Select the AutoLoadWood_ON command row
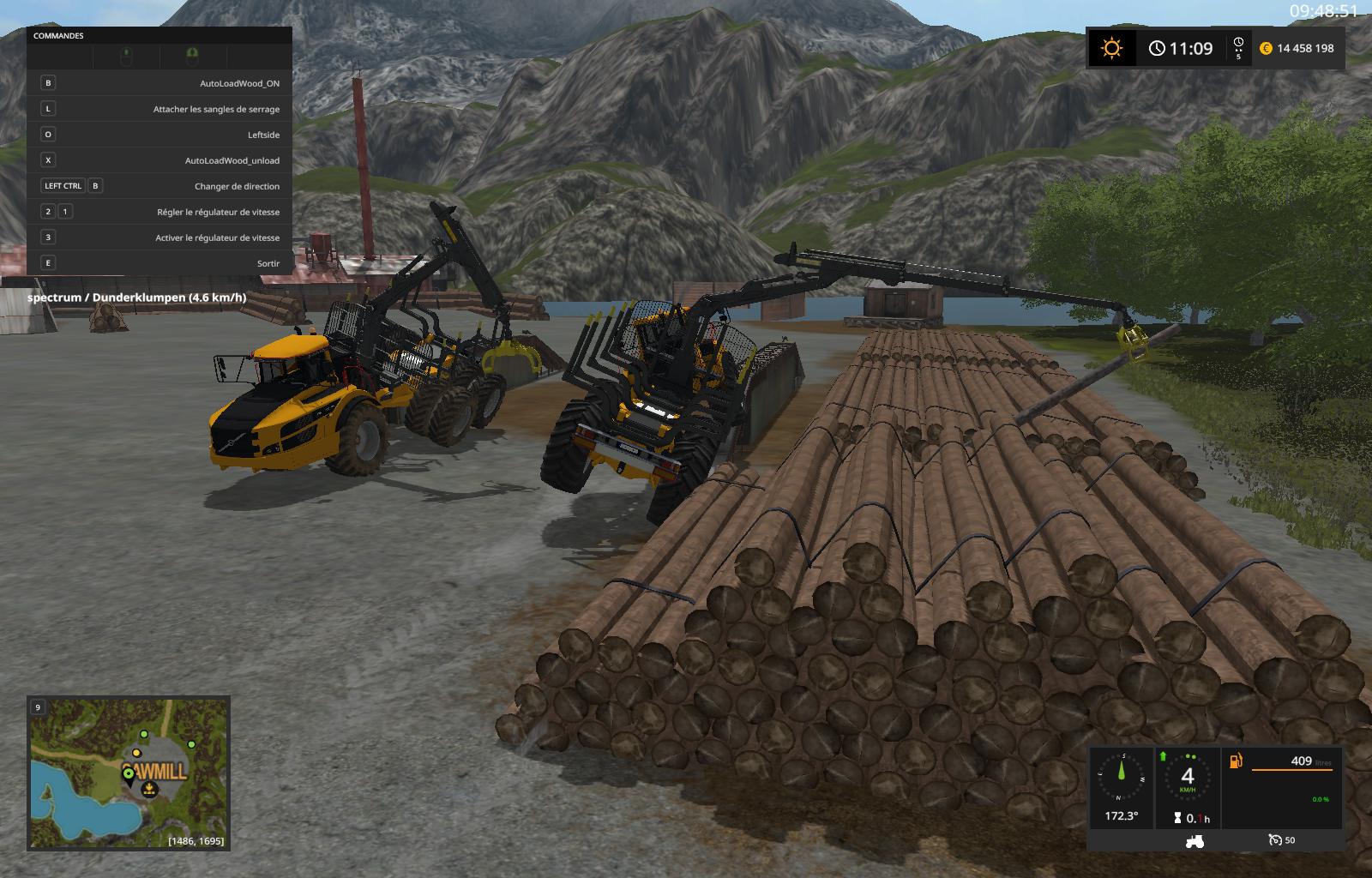The width and height of the screenshot is (1372, 878). (x=159, y=83)
